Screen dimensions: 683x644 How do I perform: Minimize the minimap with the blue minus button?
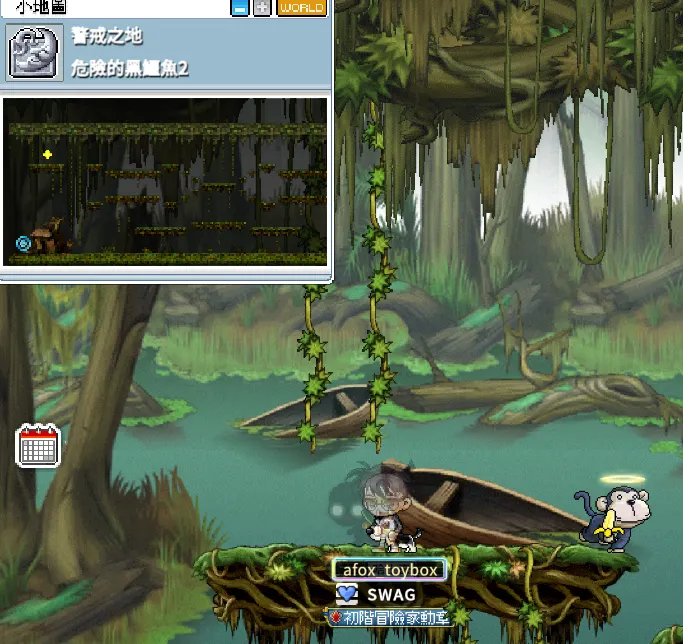(240, 8)
